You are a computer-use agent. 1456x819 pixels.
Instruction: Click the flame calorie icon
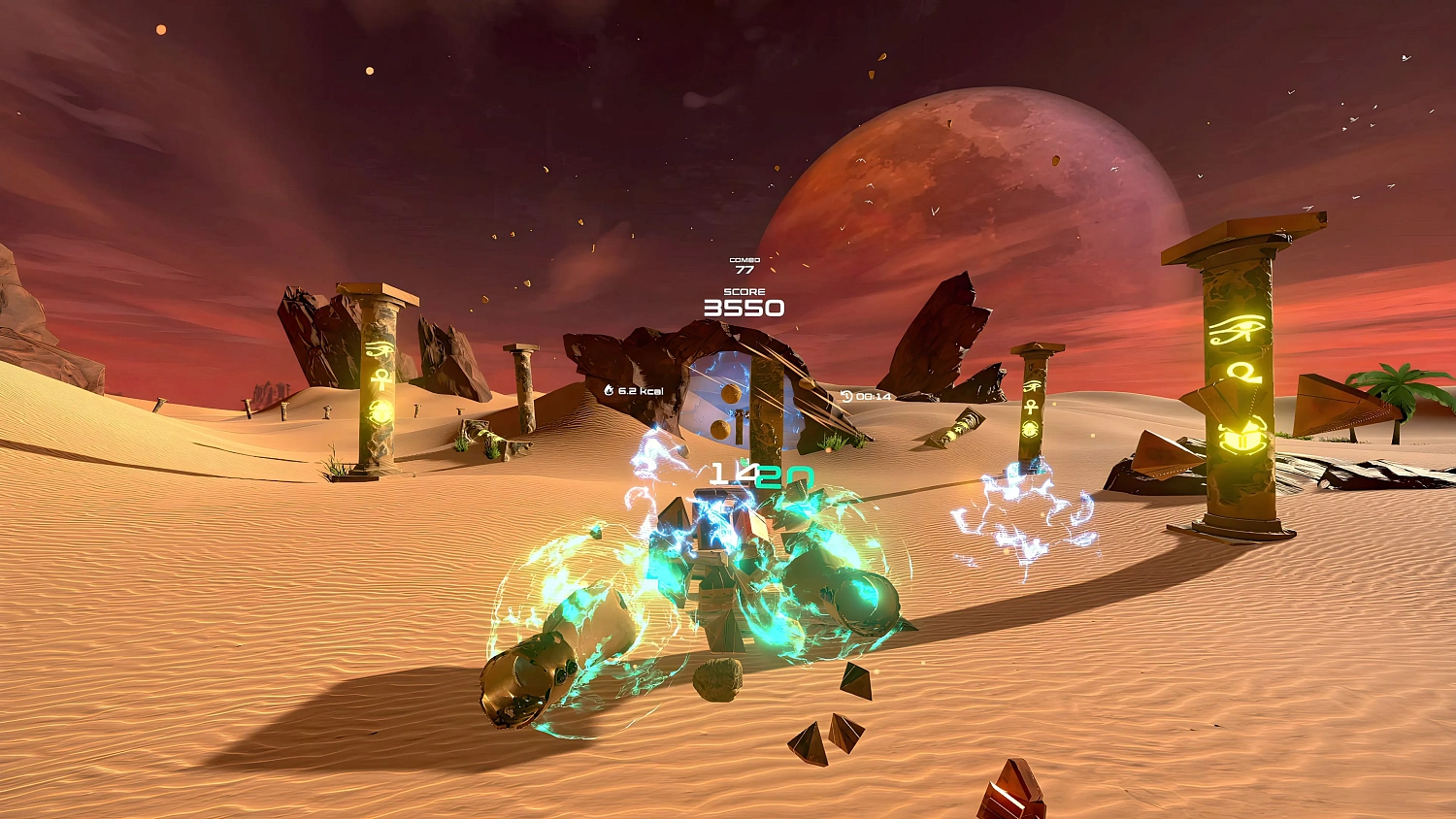609,390
